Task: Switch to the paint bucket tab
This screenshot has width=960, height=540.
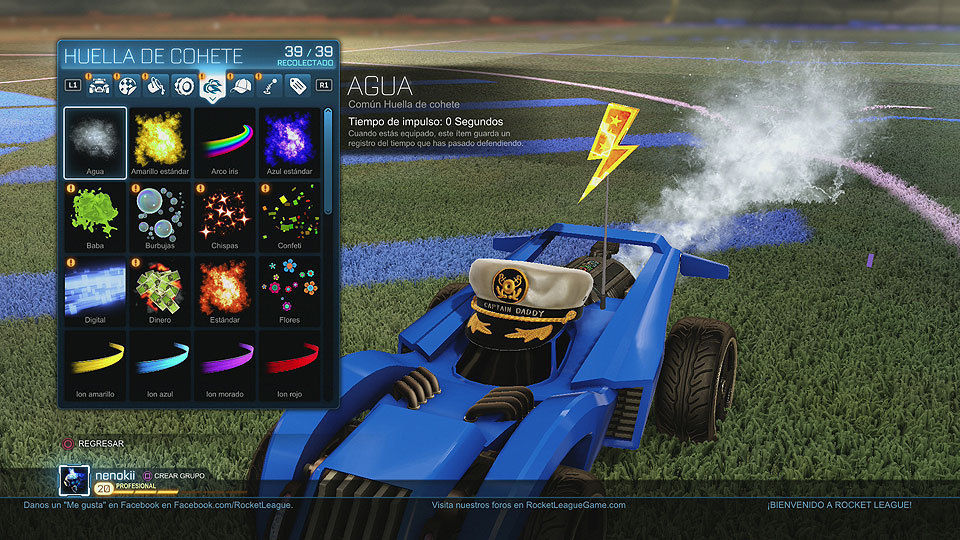Action: [x=156, y=86]
